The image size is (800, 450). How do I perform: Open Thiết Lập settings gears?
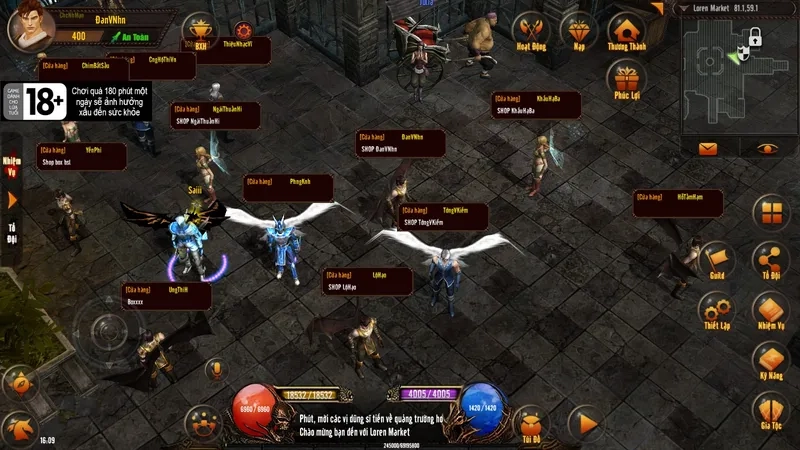click(x=716, y=308)
